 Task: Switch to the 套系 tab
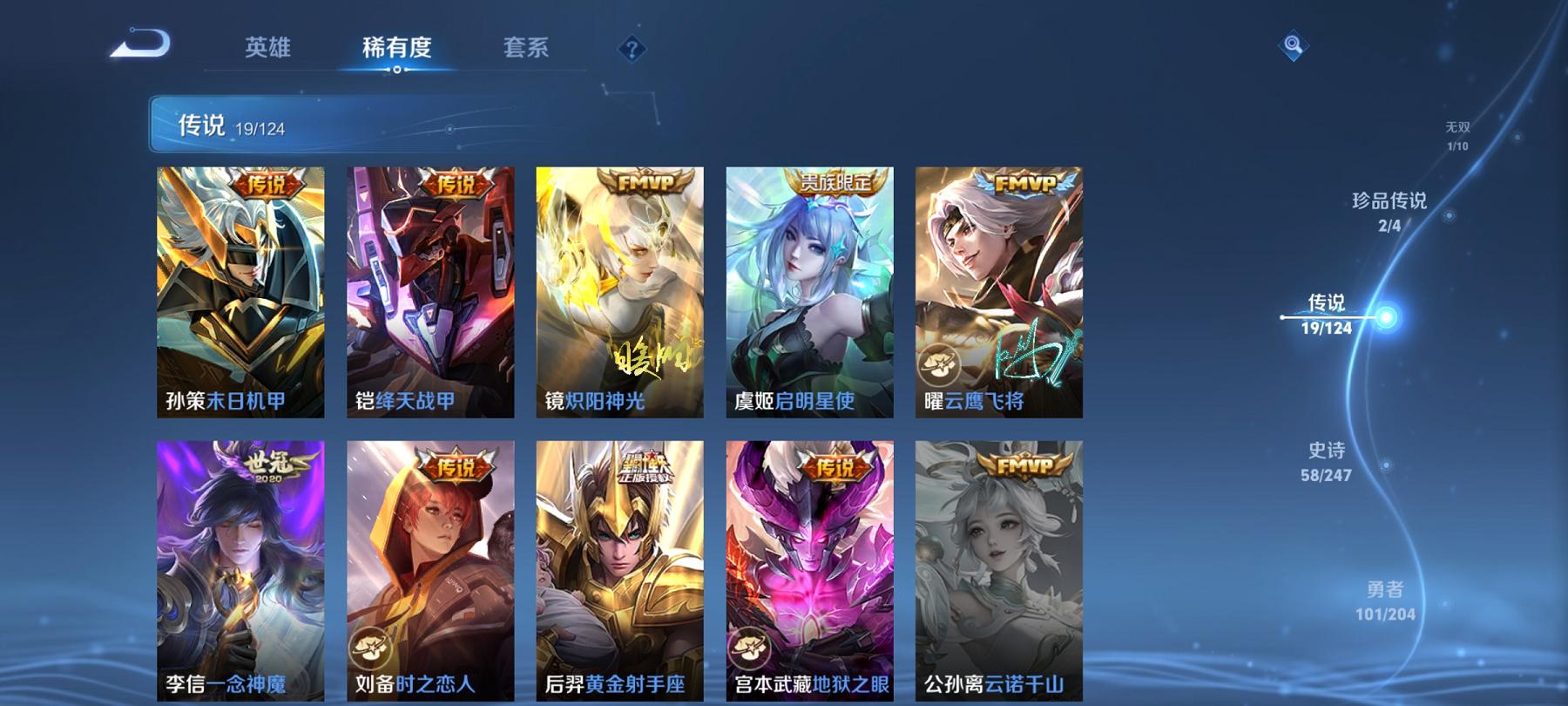click(x=526, y=50)
